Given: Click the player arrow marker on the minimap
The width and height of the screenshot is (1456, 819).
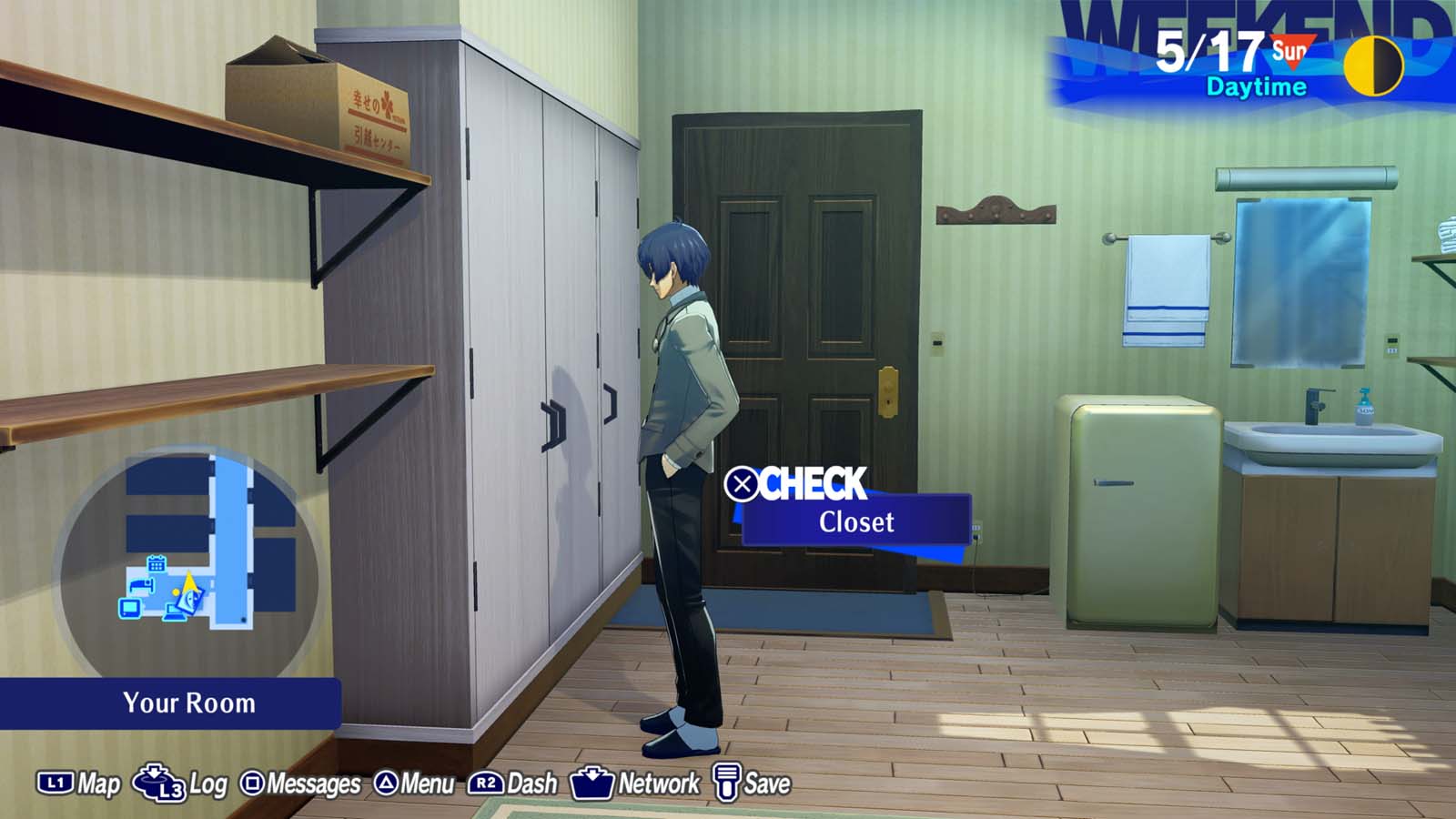Looking at the screenshot, I should click(189, 582).
